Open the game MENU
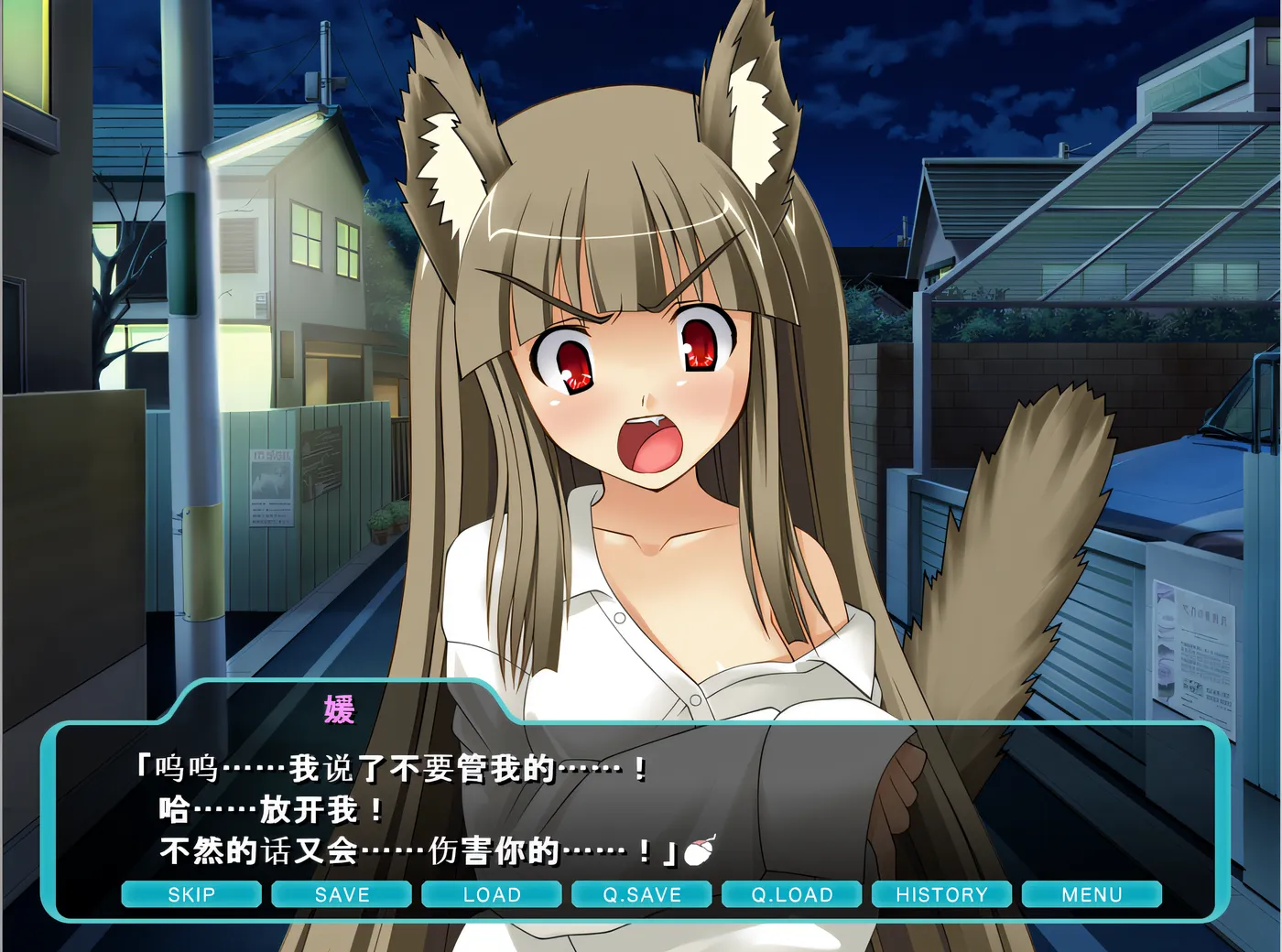This screenshot has width=1282, height=952. pyautogui.click(x=1093, y=894)
